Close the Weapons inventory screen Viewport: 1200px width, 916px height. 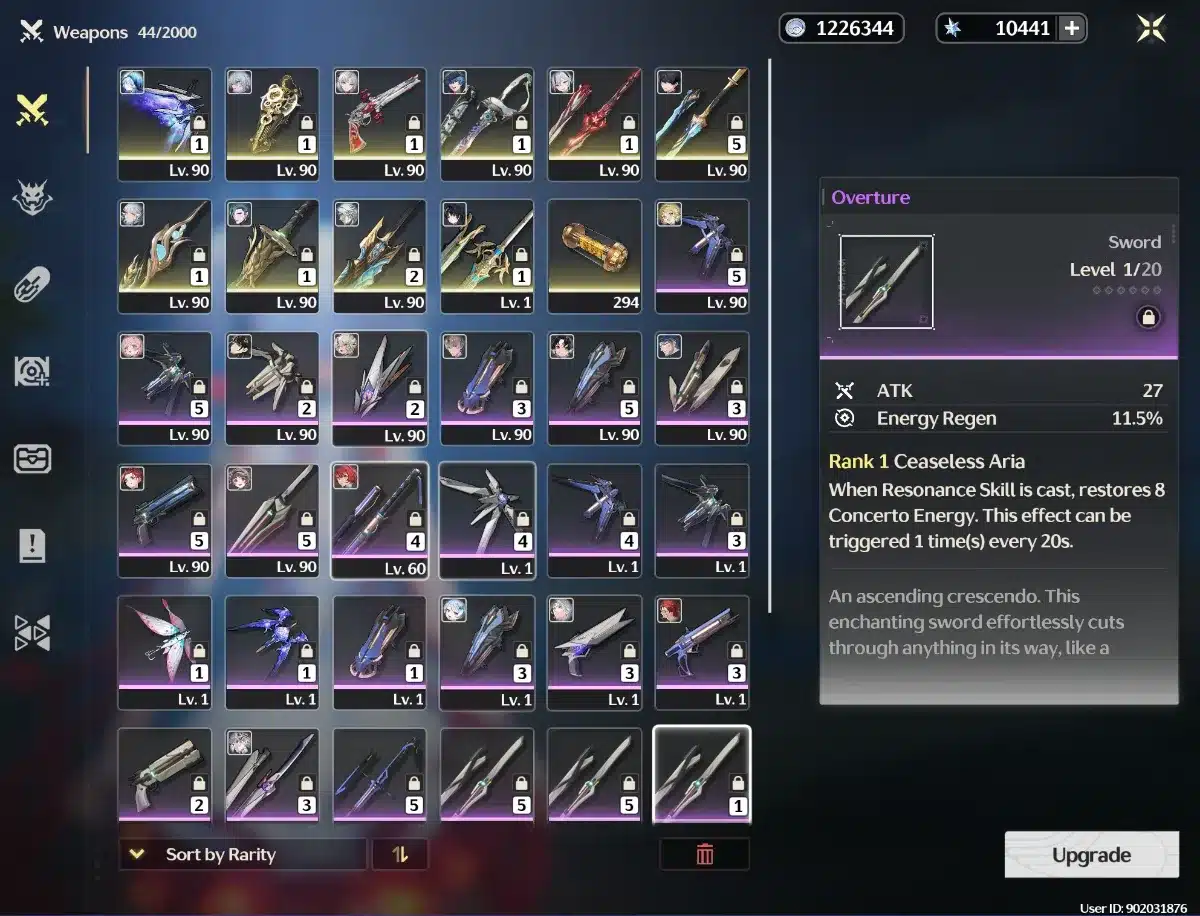(x=1151, y=29)
